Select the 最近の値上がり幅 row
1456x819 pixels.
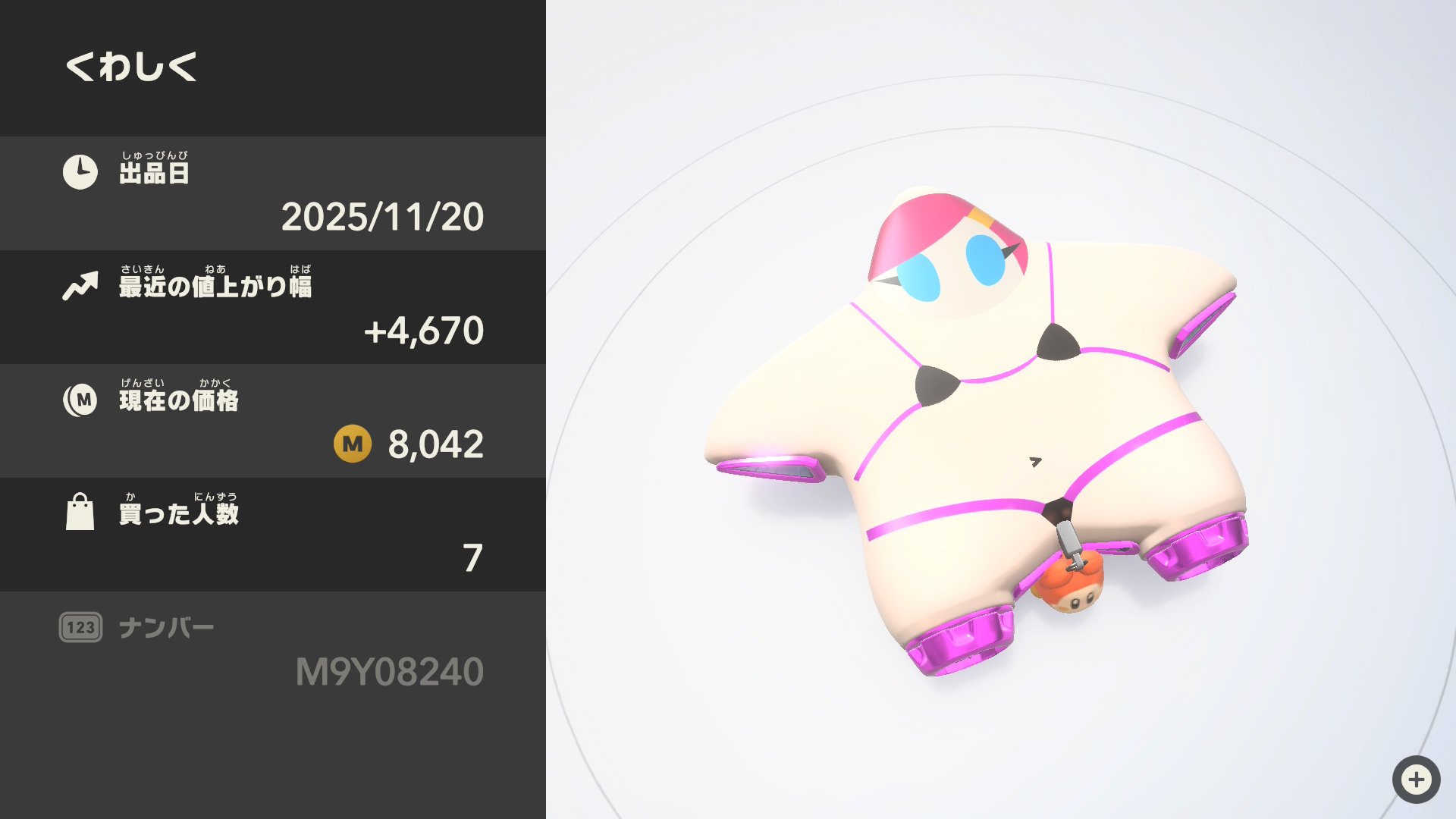(x=273, y=307)
